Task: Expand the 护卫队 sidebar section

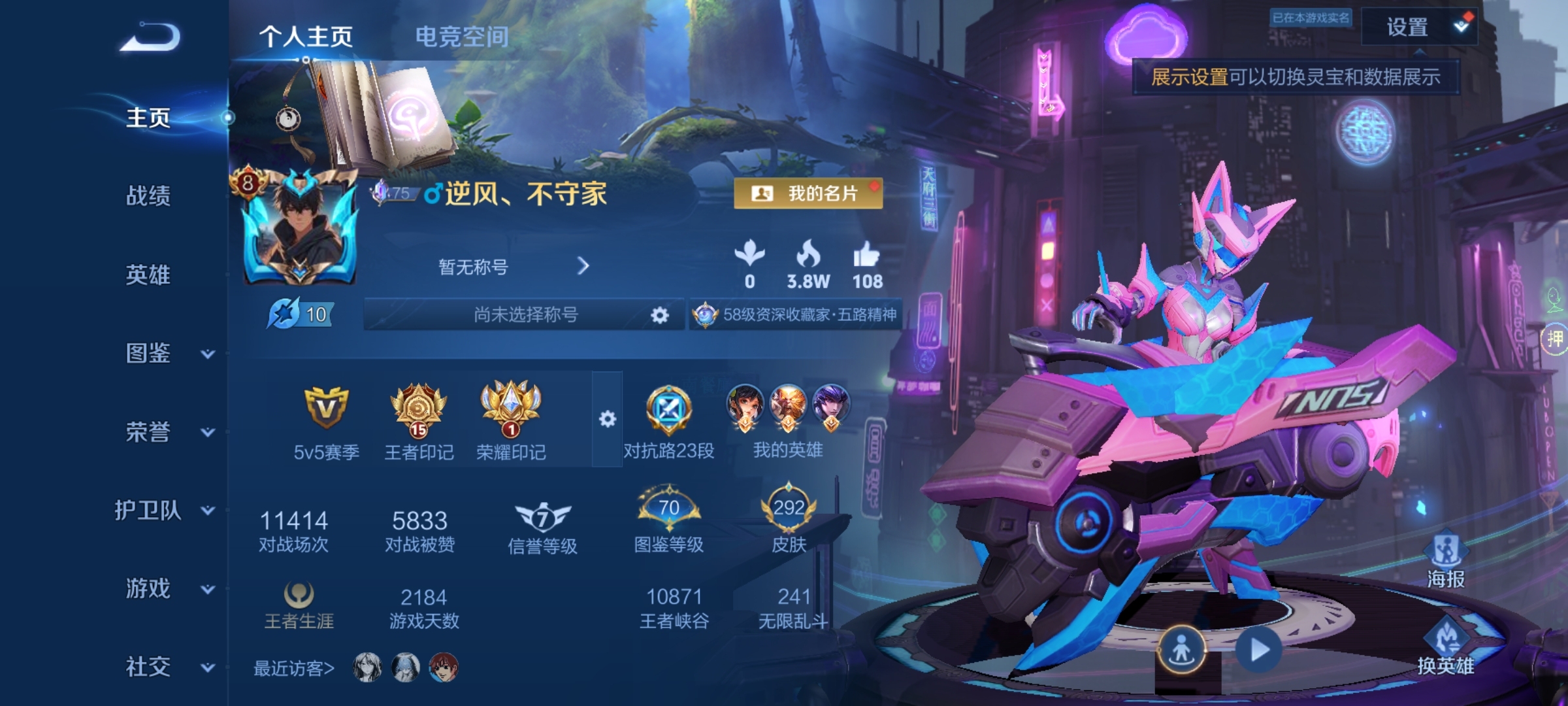Action: (x=207, y=511)
